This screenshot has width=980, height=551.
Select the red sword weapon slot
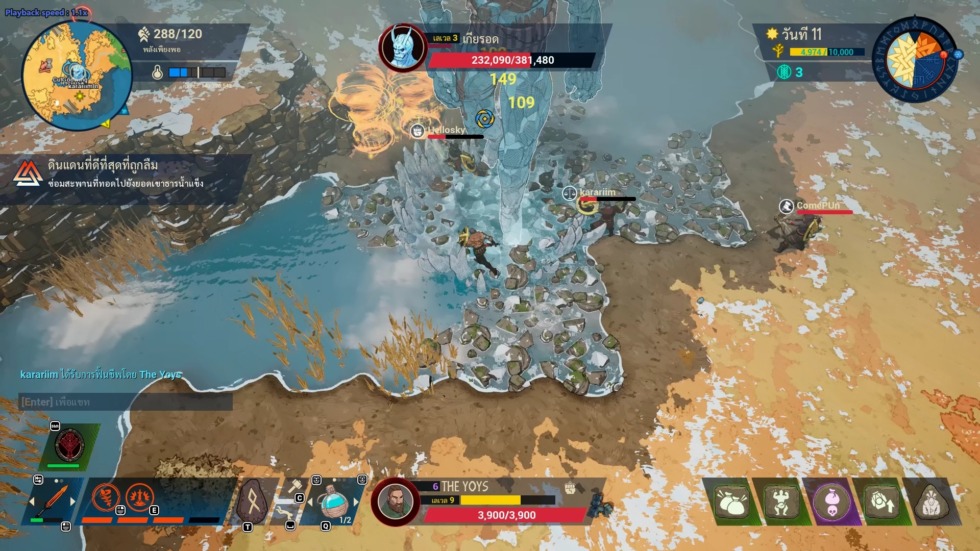(52, 499)
